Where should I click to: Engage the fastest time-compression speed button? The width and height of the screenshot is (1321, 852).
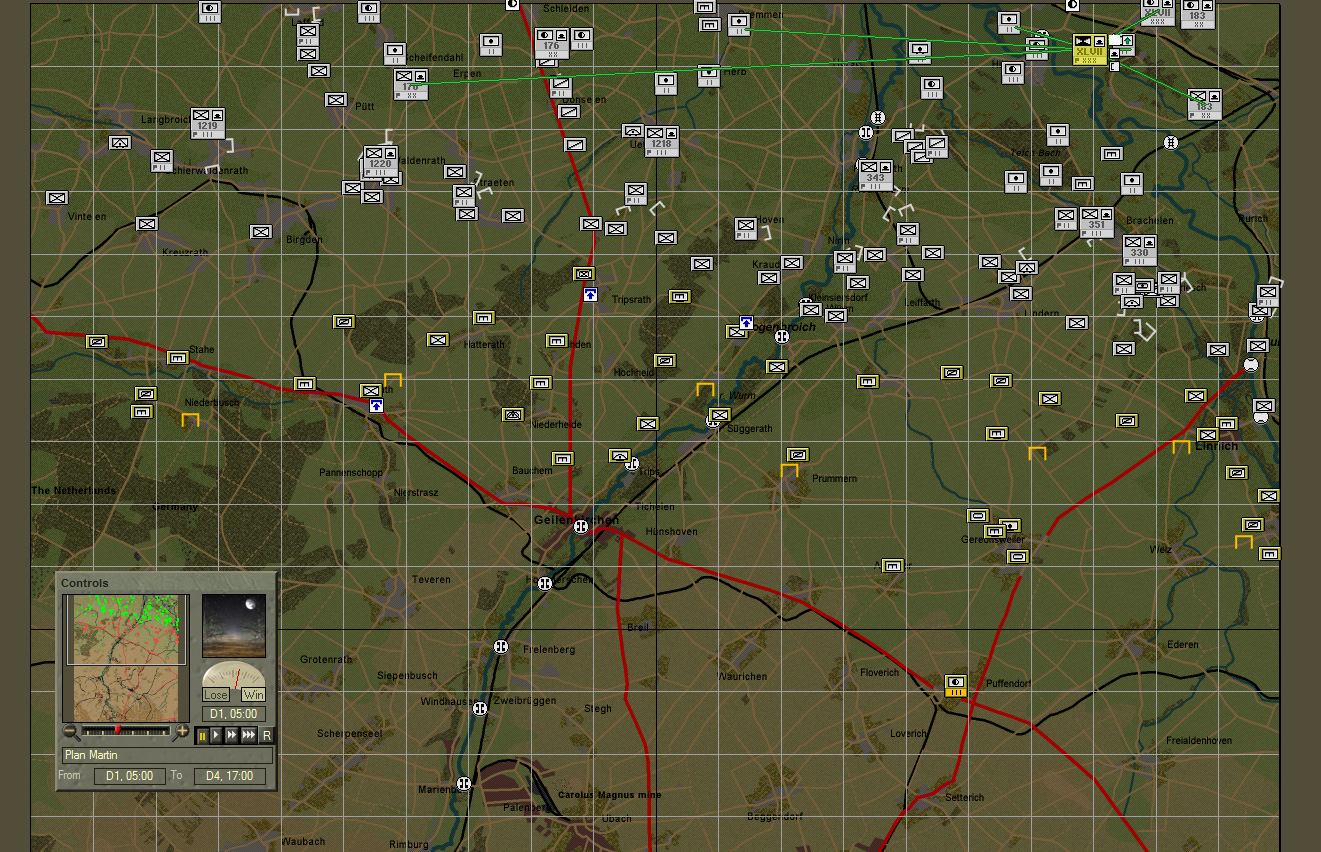point(249,735)
